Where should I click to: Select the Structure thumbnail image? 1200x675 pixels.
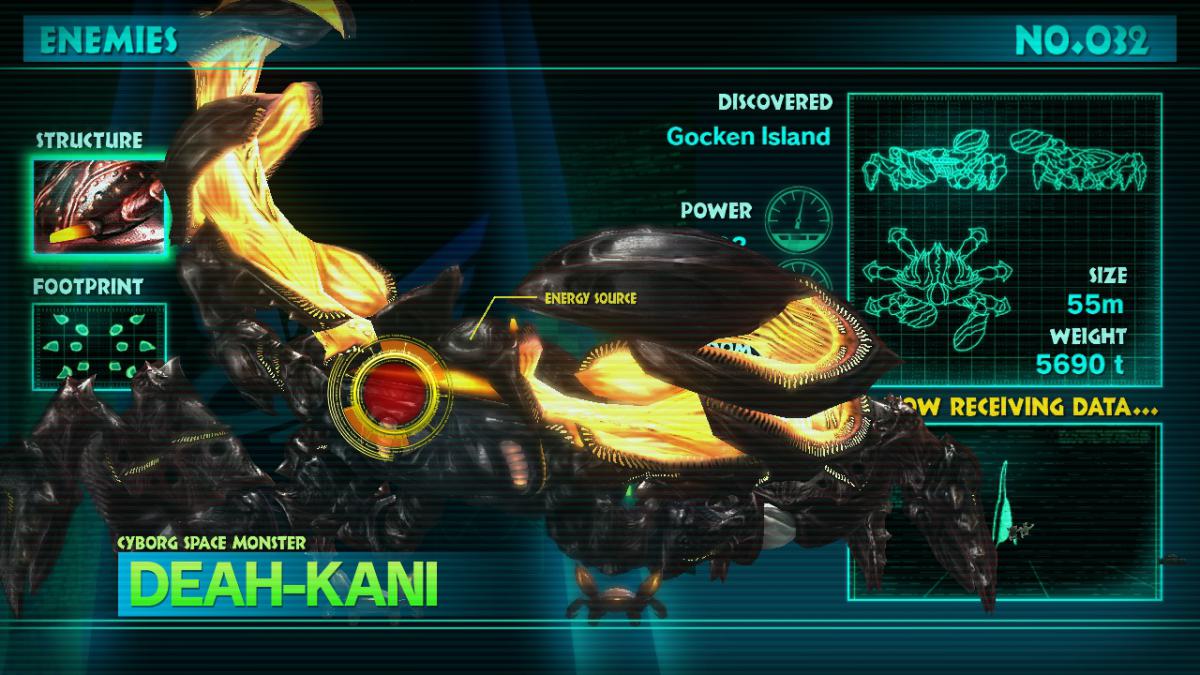coord(98,205)
